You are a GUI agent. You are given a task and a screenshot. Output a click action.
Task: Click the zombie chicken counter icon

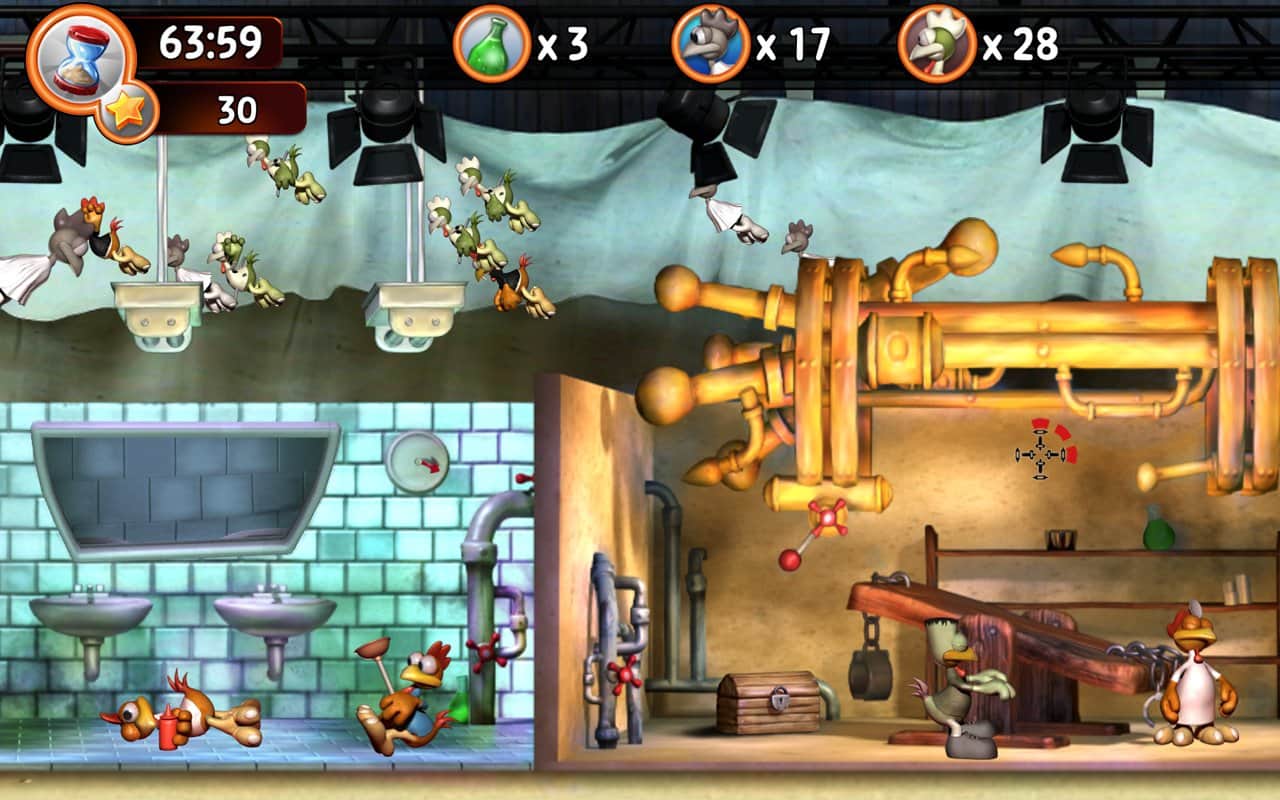[937, 44]
